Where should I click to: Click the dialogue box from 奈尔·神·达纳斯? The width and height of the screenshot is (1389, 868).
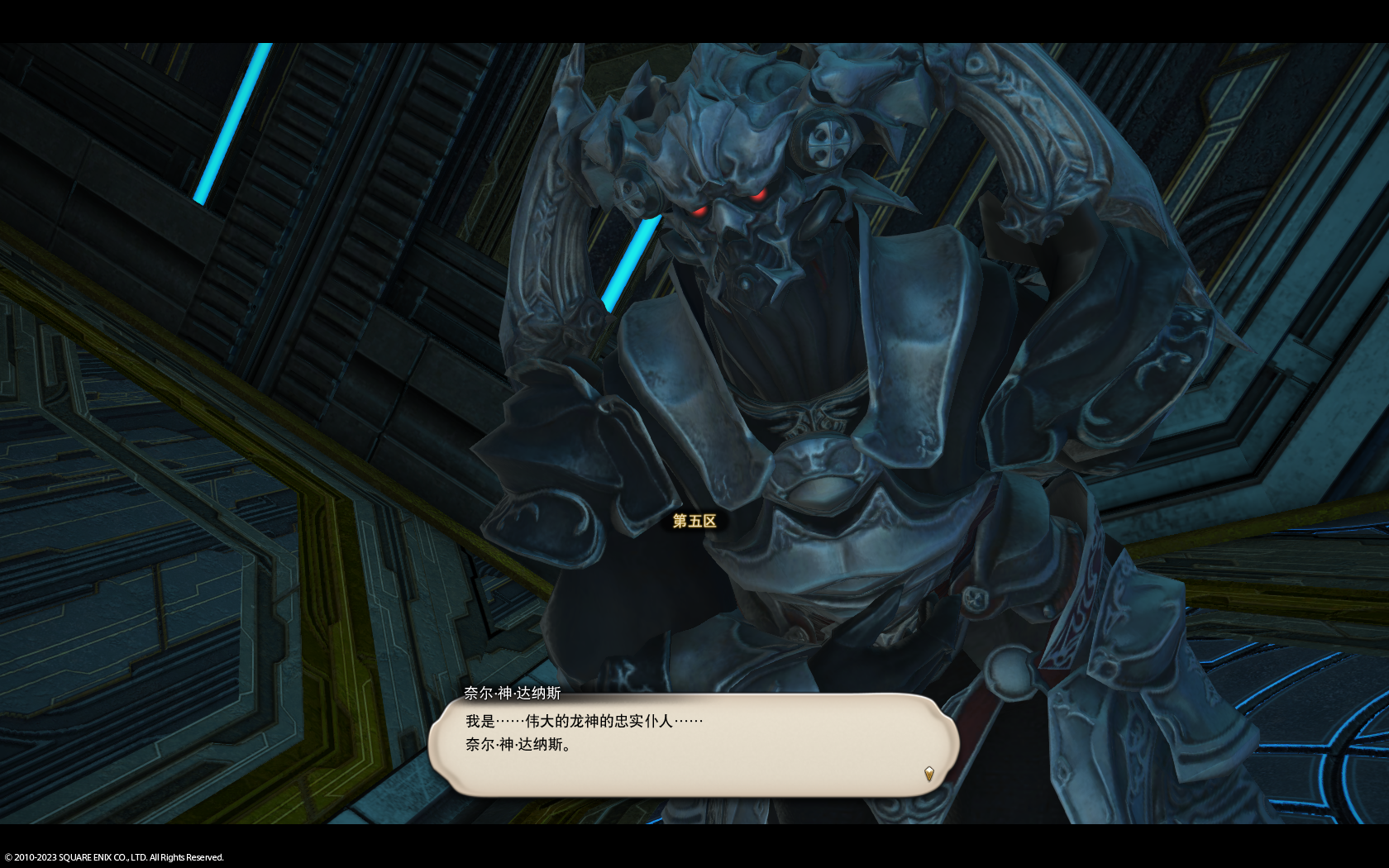tap(693, 745)
